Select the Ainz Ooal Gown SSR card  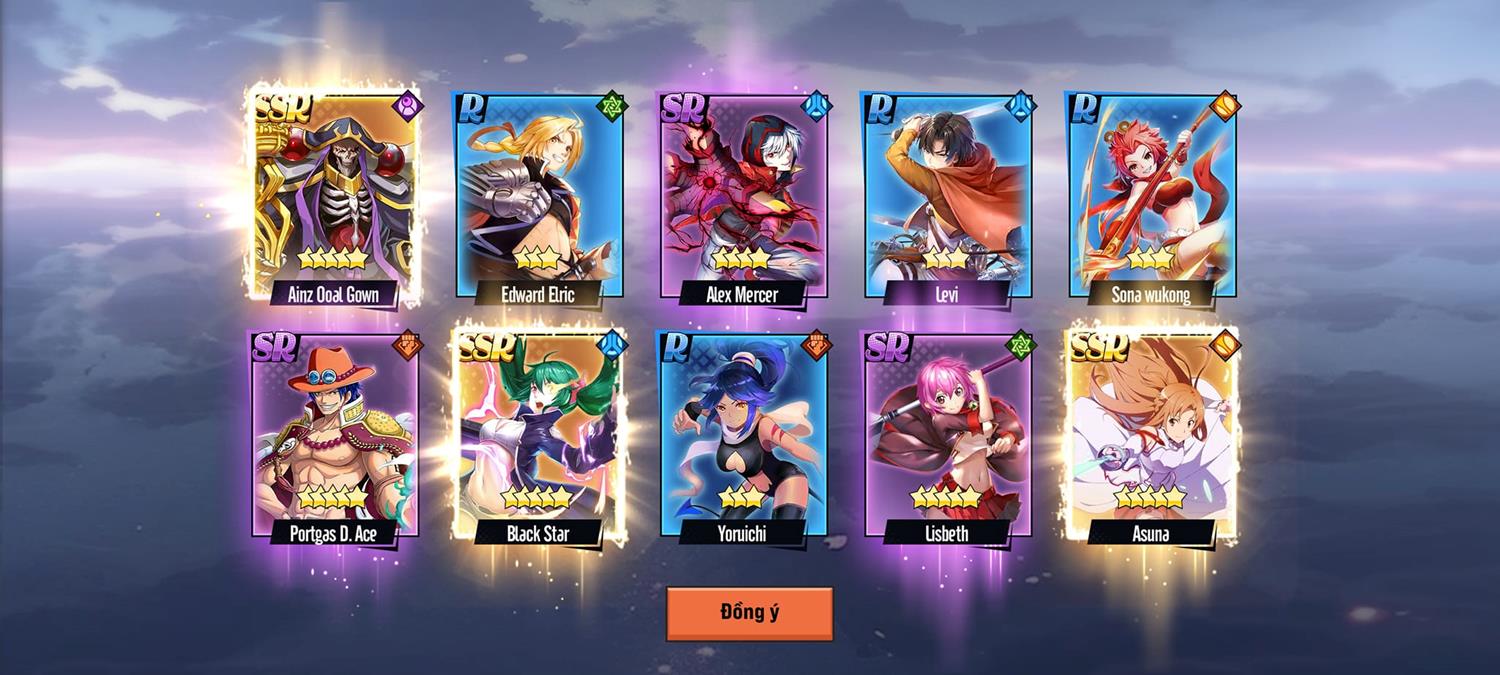point(335,195)
